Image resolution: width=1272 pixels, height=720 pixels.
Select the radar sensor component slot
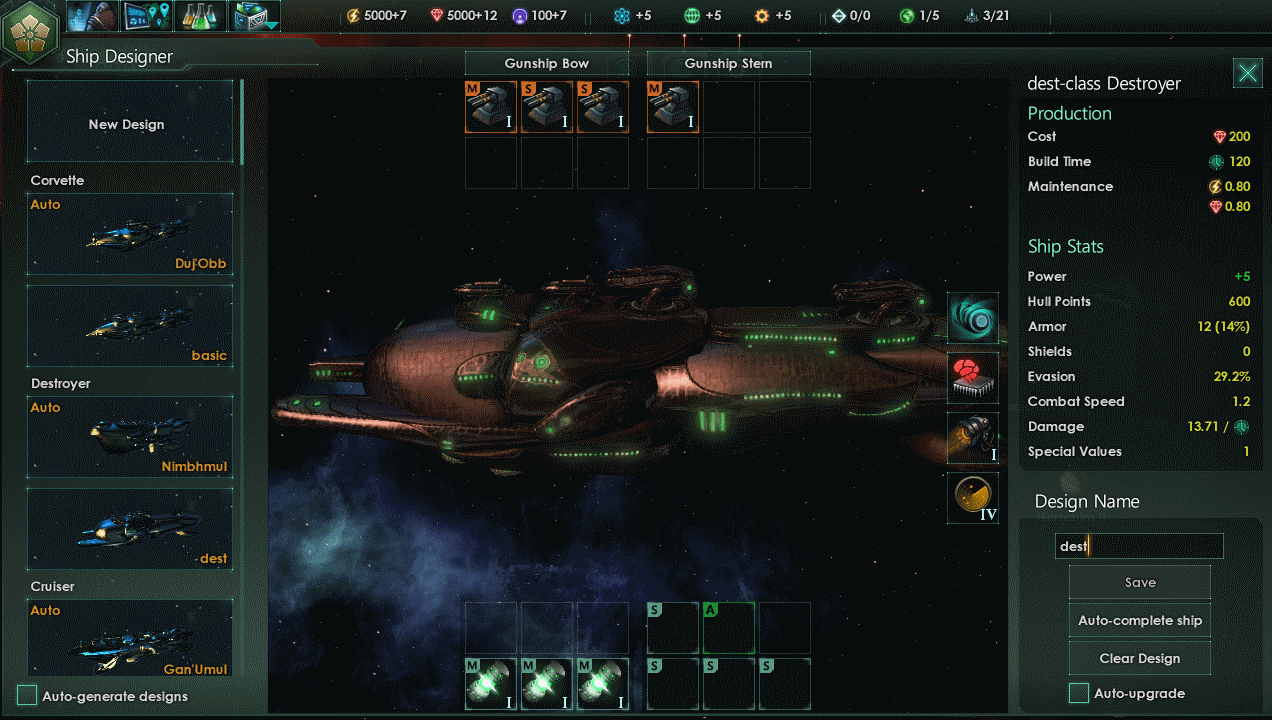click(972, 498)
